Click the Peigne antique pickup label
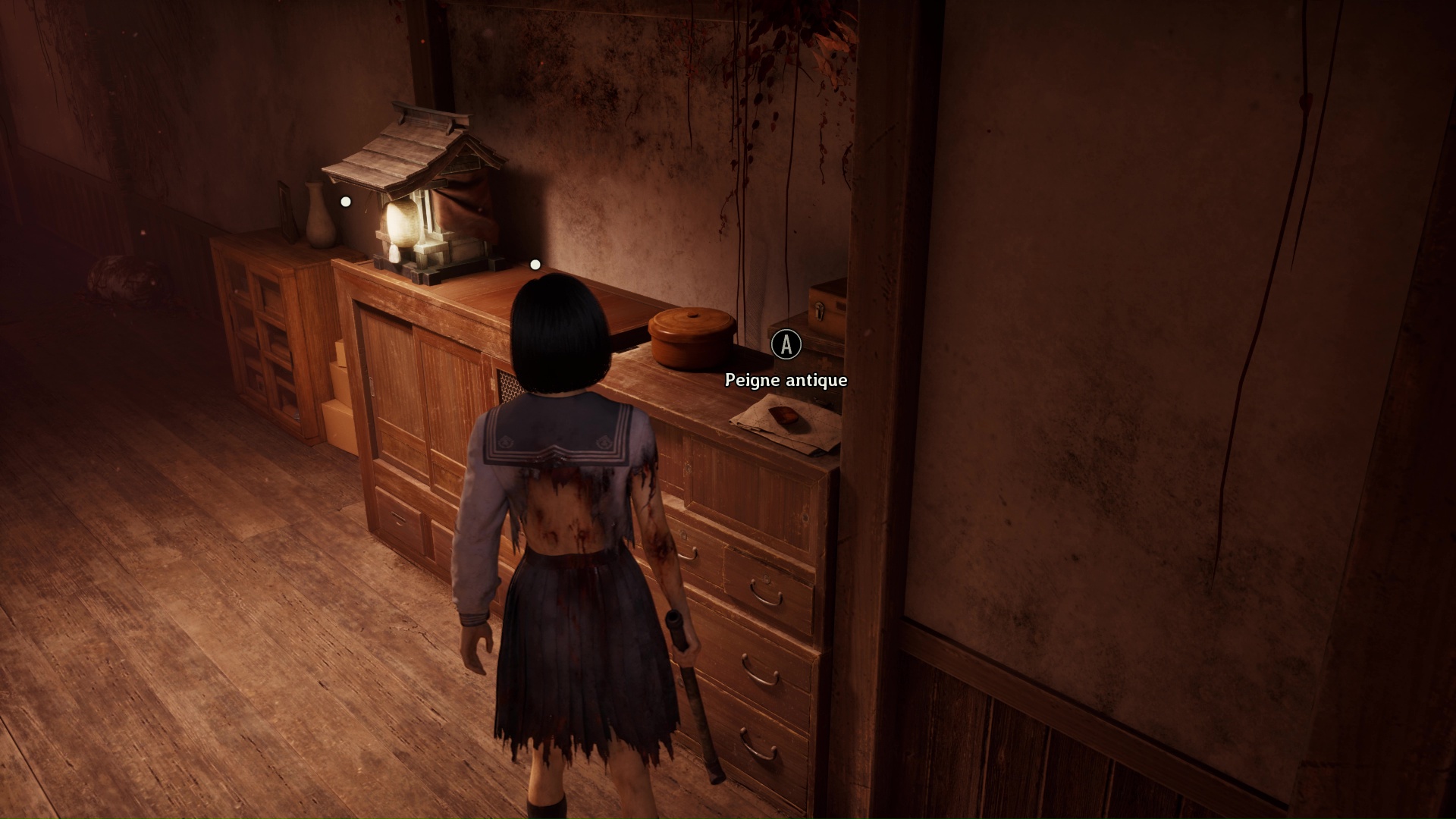This screenshot has height=819, width=1456. point(786,379)
